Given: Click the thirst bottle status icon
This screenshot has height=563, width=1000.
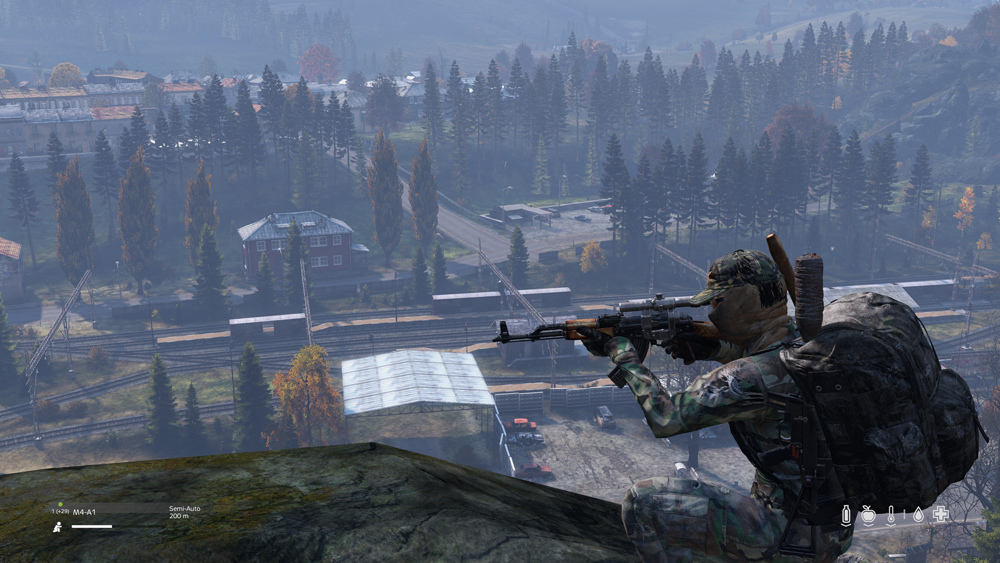Looking at the screenshot, I should (846, 514).
